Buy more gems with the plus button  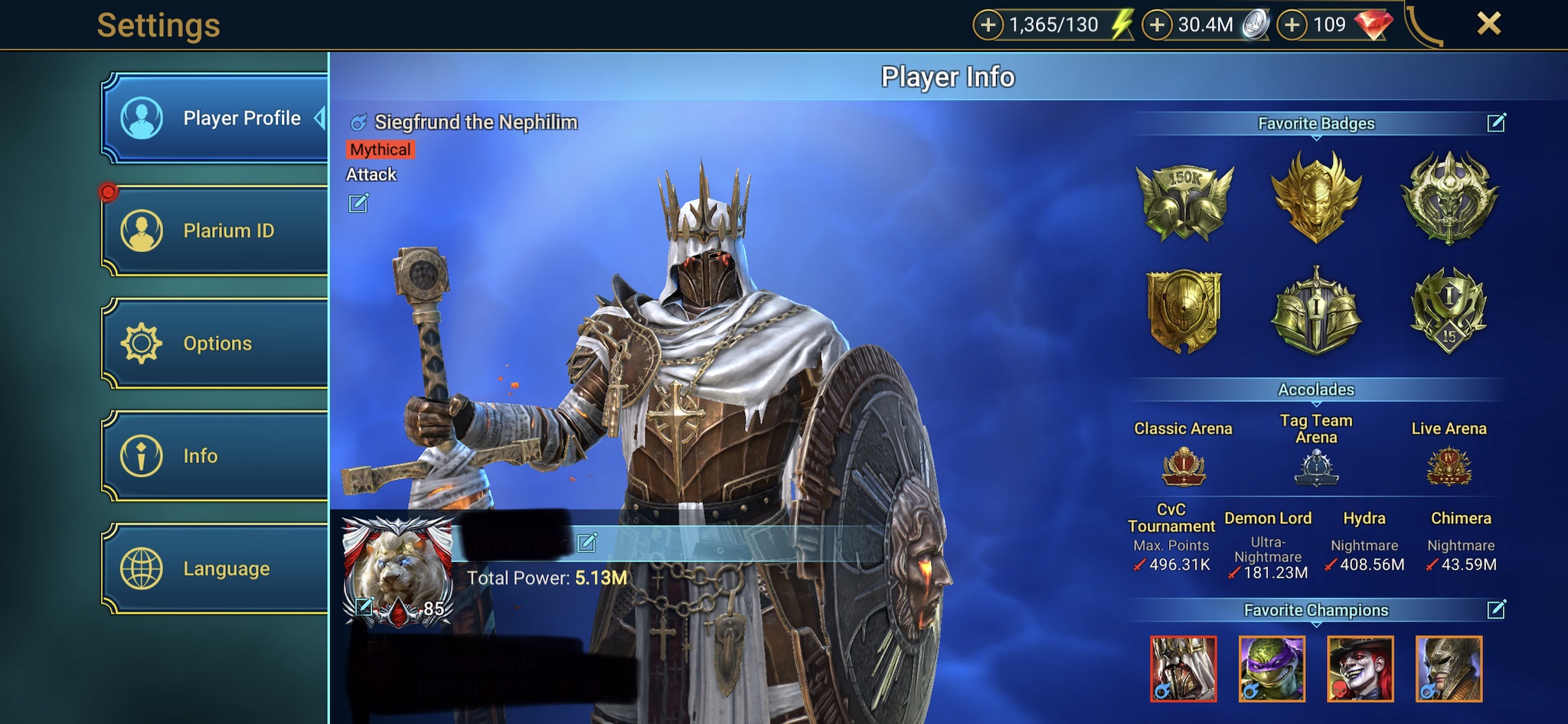coord(1292,25)
